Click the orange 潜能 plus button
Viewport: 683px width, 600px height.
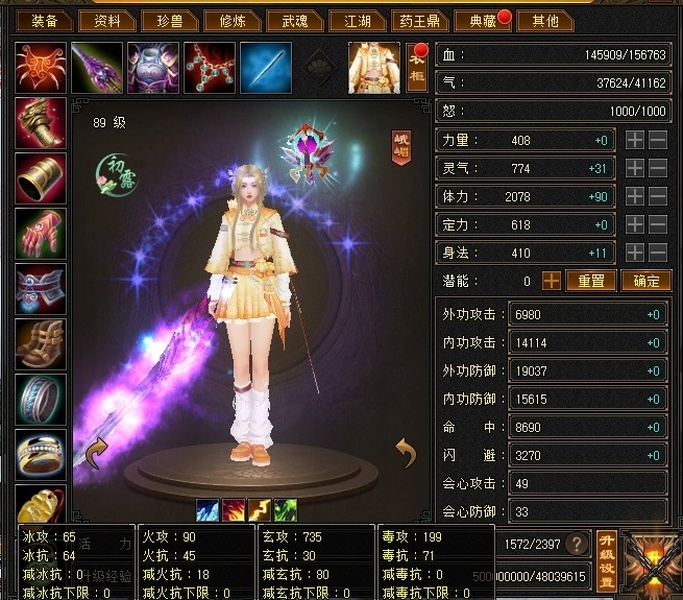click(x=551, y=281)
